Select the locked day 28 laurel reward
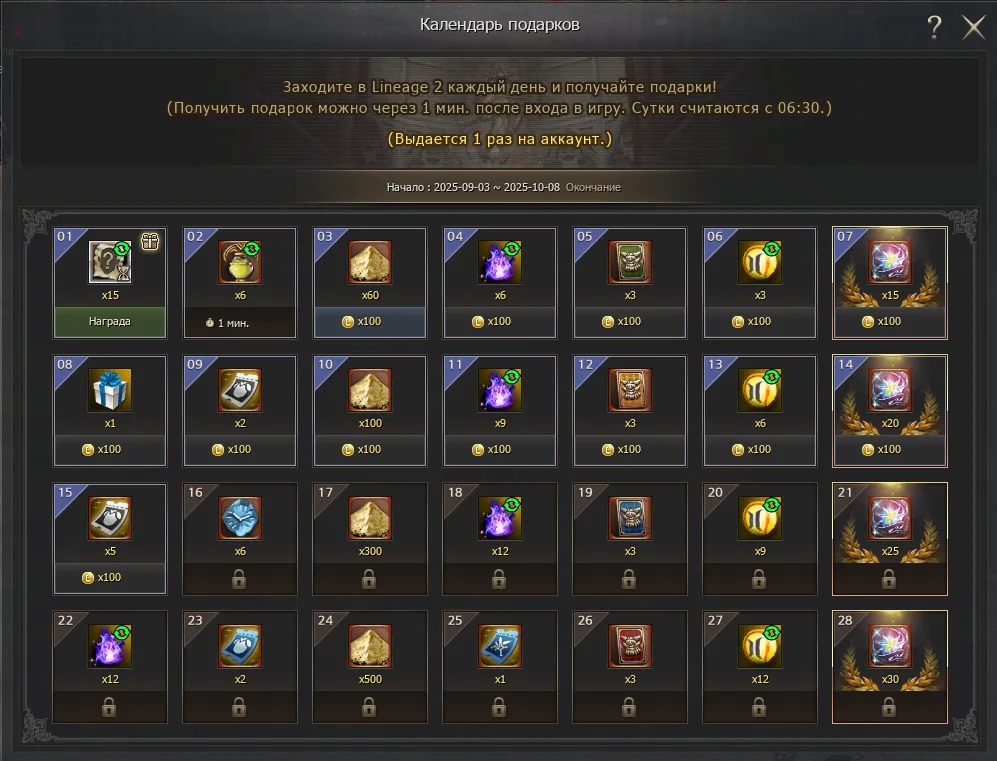 [x=889, y=646]
